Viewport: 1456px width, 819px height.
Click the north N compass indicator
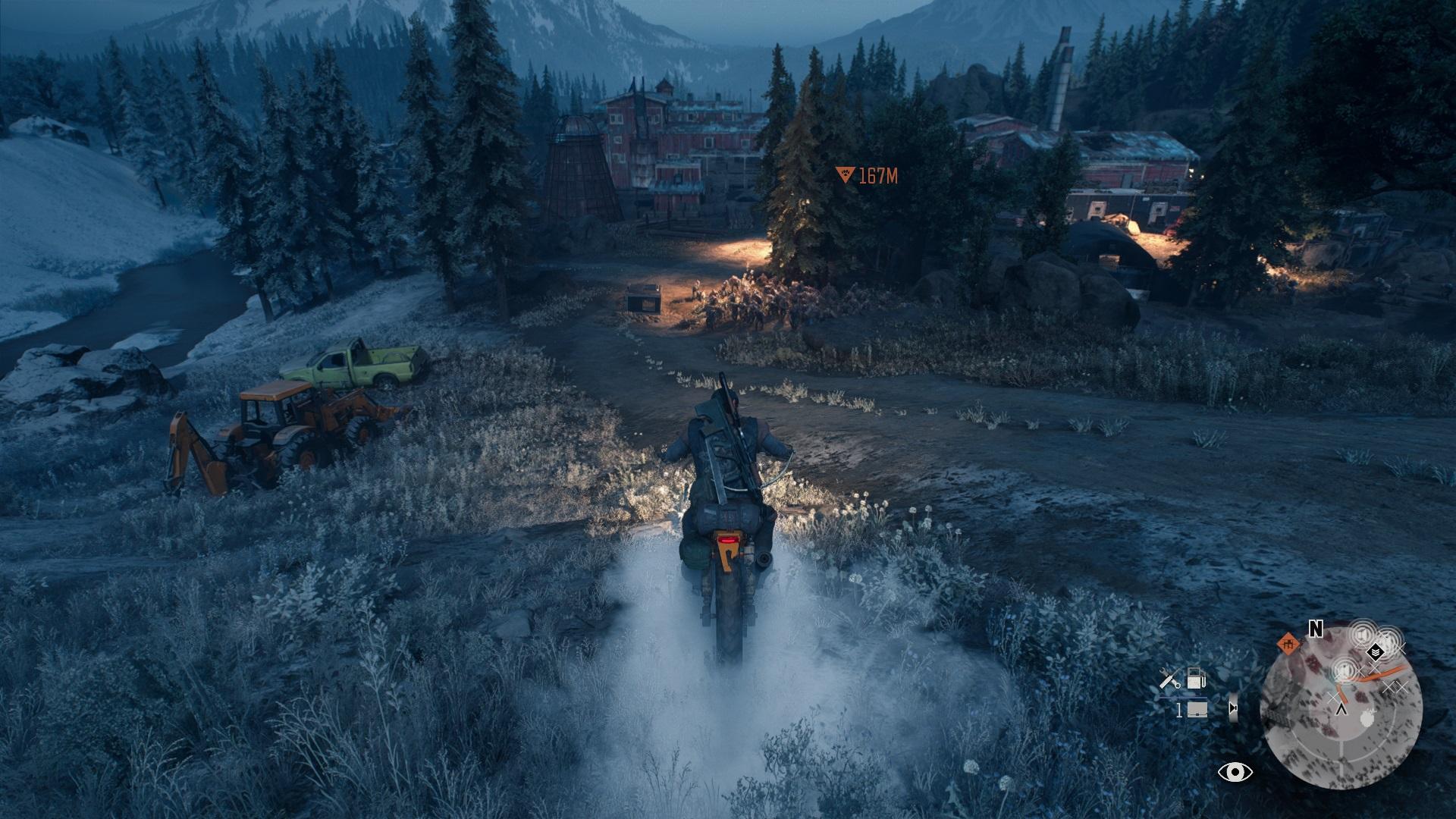click(1316, 628)
